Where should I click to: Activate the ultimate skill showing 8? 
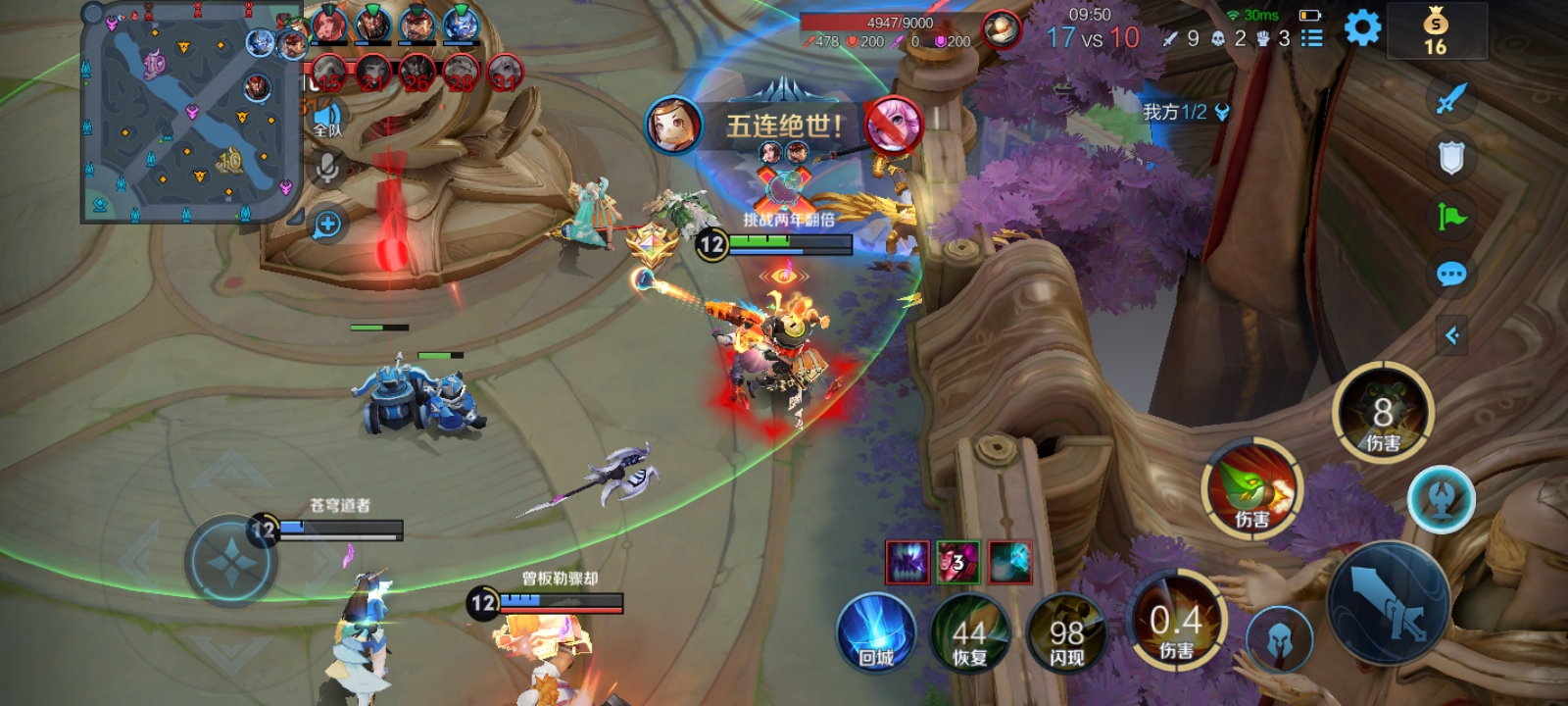[1383, 413]
